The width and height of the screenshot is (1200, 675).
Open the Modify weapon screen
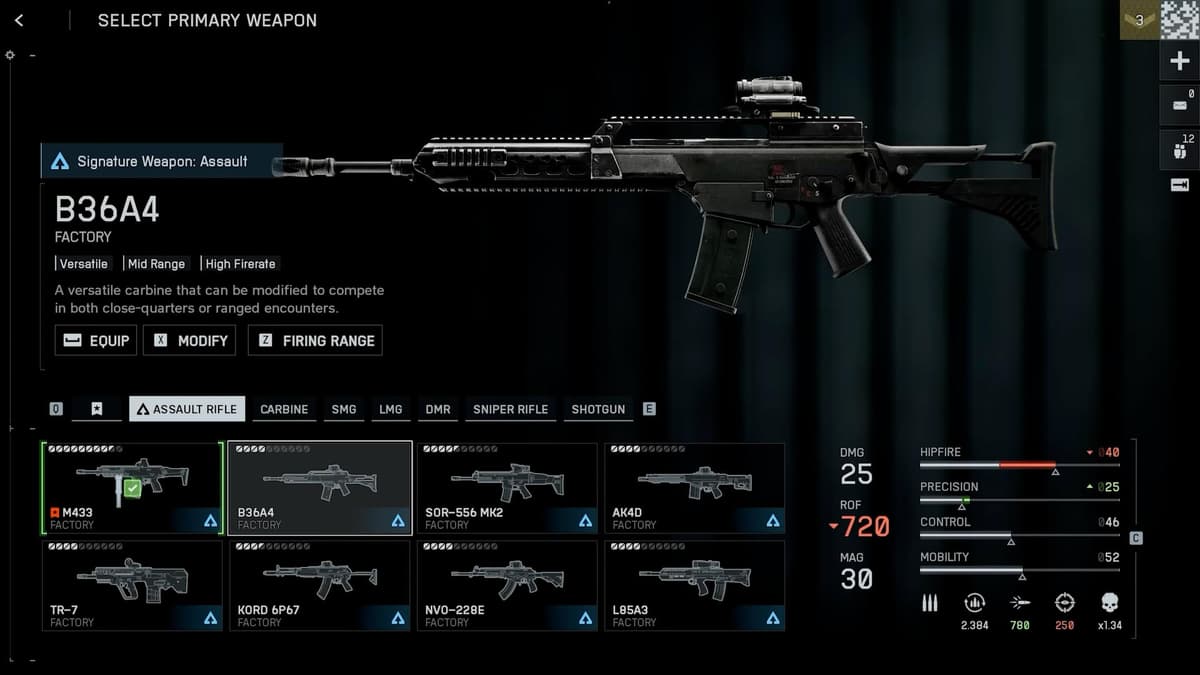[189, 340]
